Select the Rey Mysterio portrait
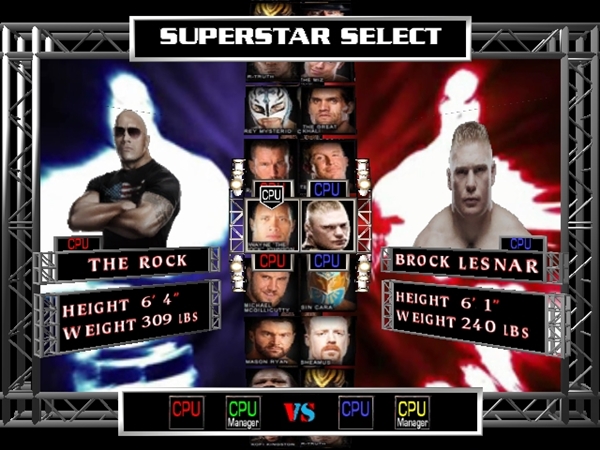 pos(273,108)
